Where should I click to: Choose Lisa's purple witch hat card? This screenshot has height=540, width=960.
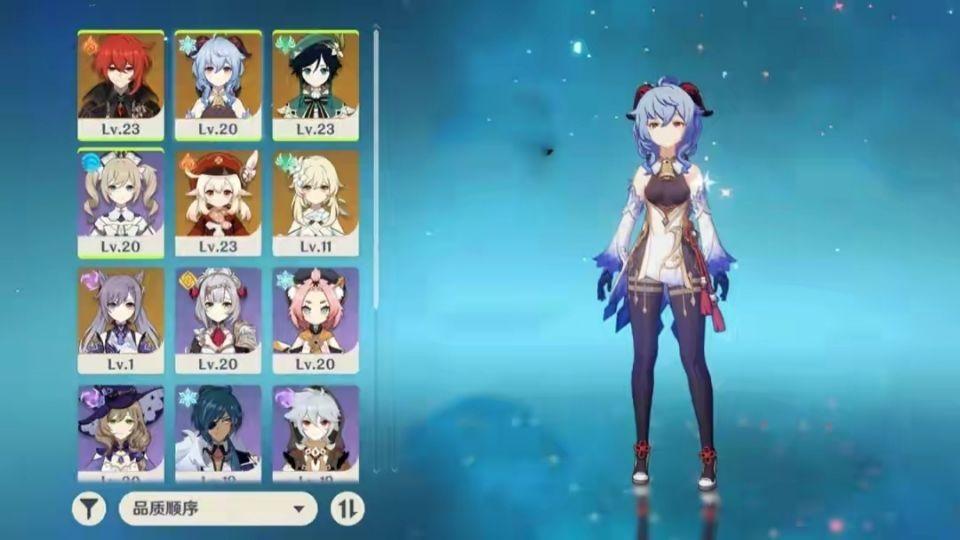tap(121, 432)
